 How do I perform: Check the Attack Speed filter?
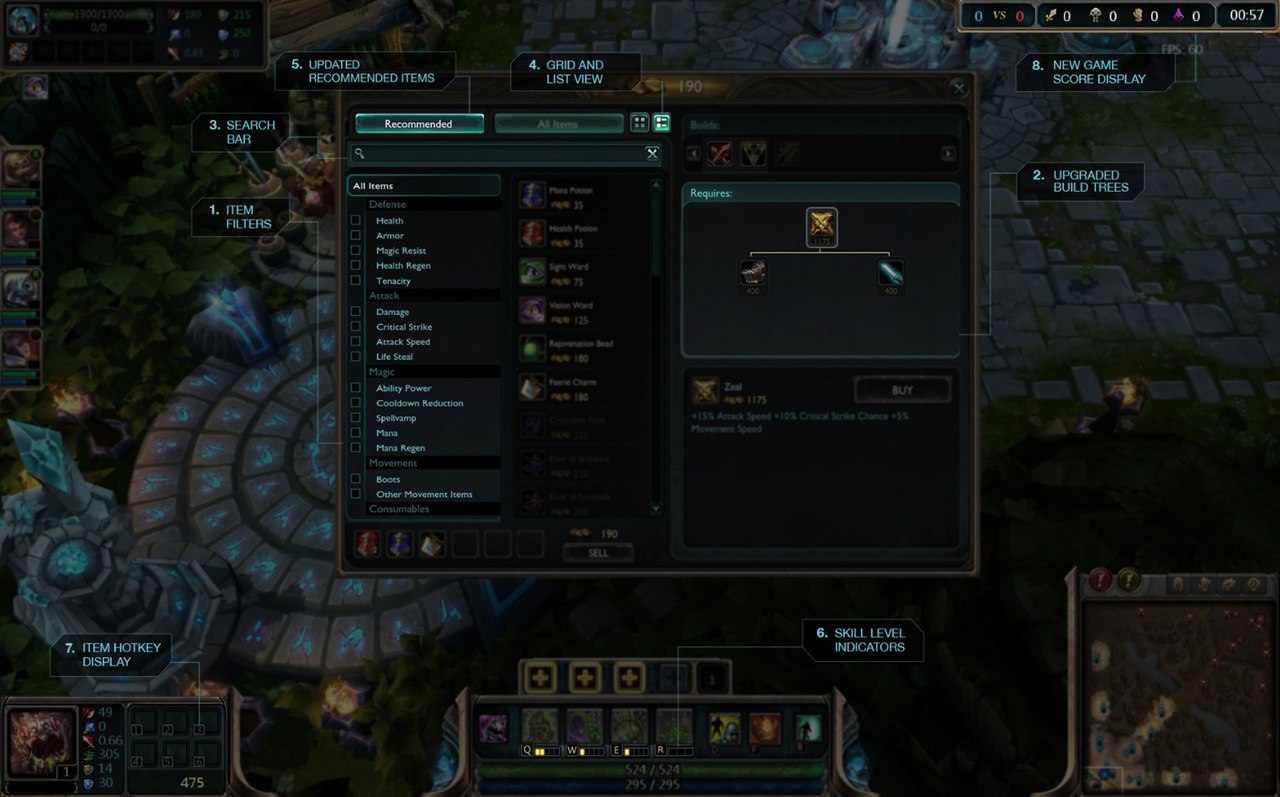pos(356,341)
